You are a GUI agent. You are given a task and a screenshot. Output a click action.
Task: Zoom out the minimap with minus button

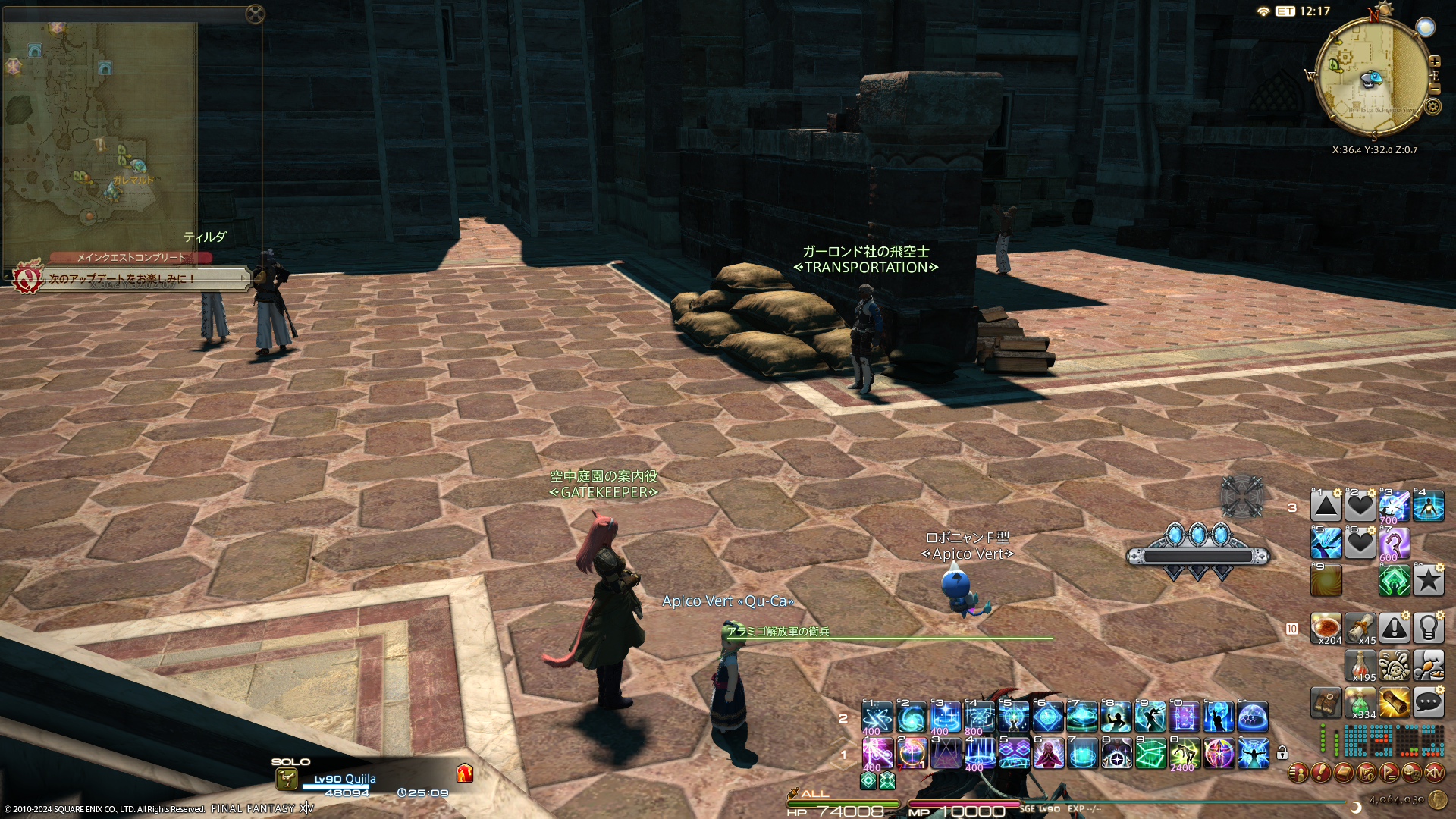[1434, 89]
